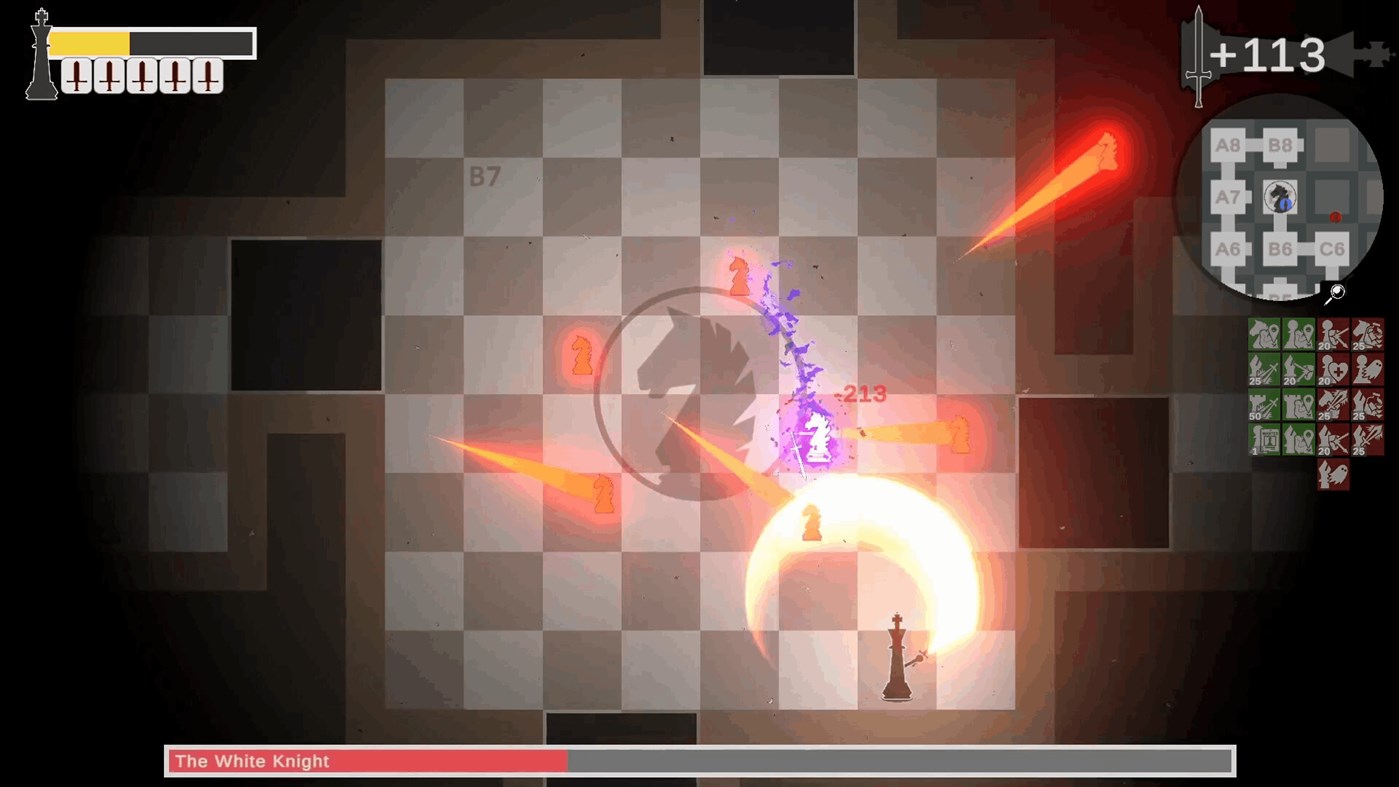The height and width of the screenshot is (787, 1399).
Task: Select the green pawn waypoint ability
Action: click(x=1297, y=333)
